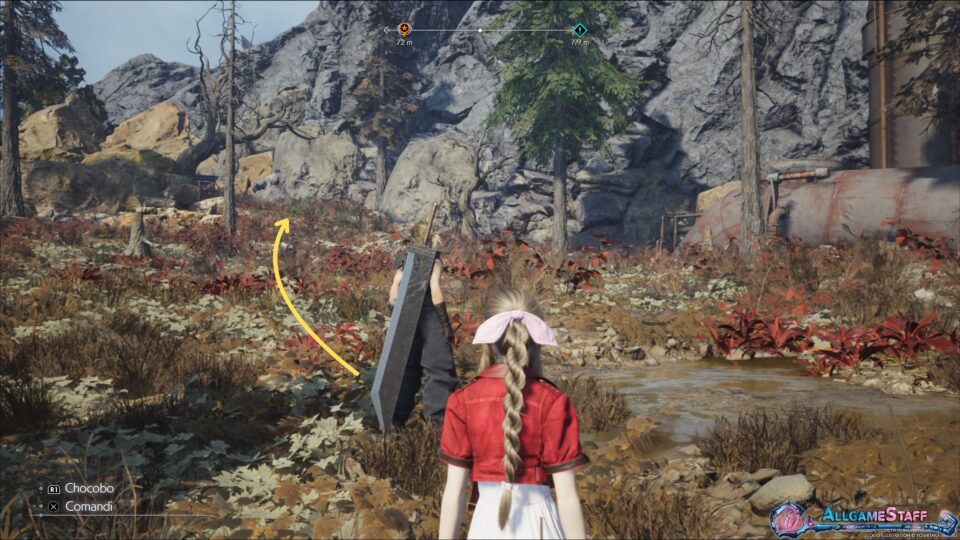The height and width of the screenshot is (540, 960).
Task: Click the compass left arrow indicator
Action: [387, 30]
